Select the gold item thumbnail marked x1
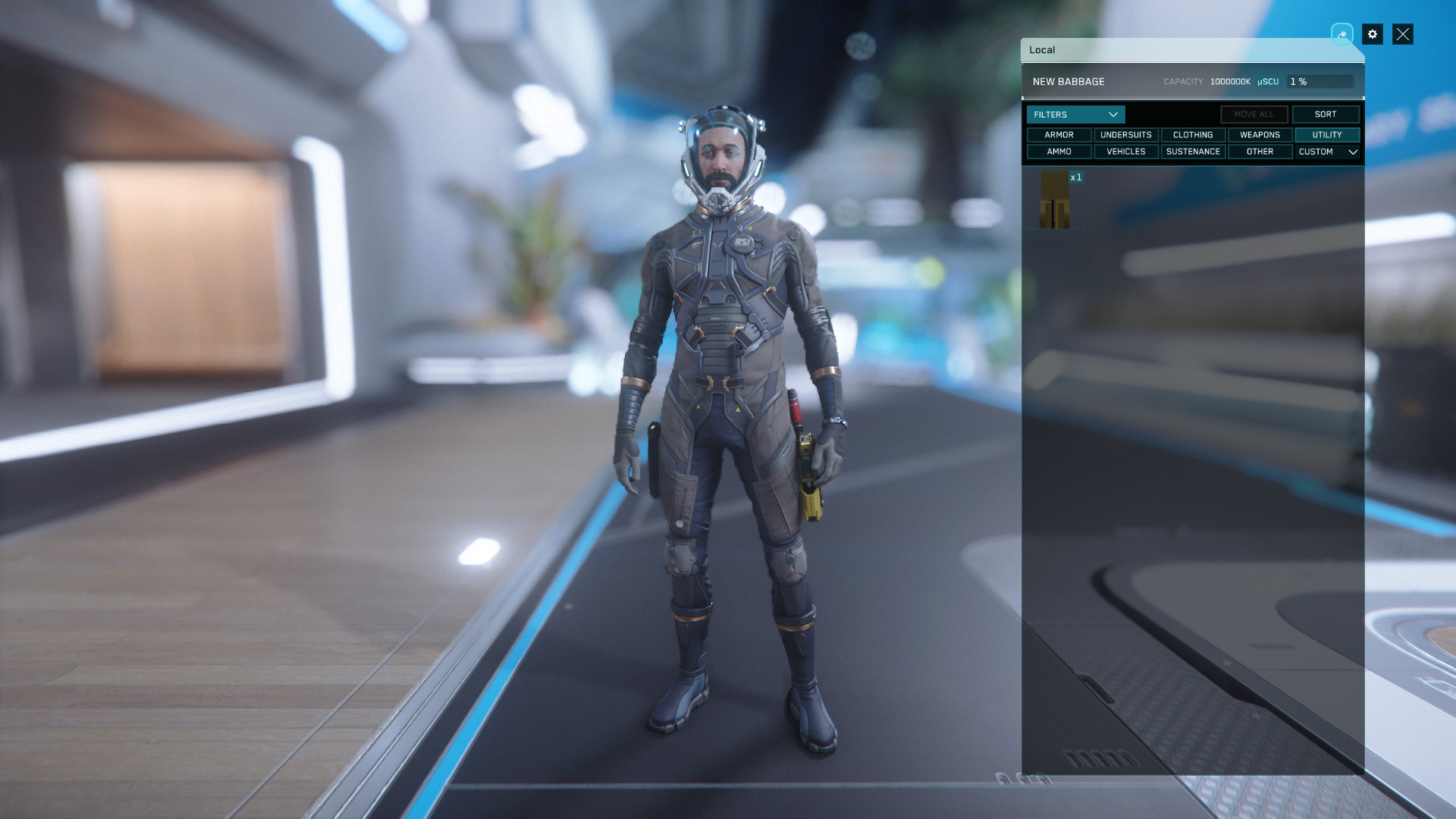The width and height of the screenshot is (1456, 819). pyautogui.click(x=1056, y=199)
